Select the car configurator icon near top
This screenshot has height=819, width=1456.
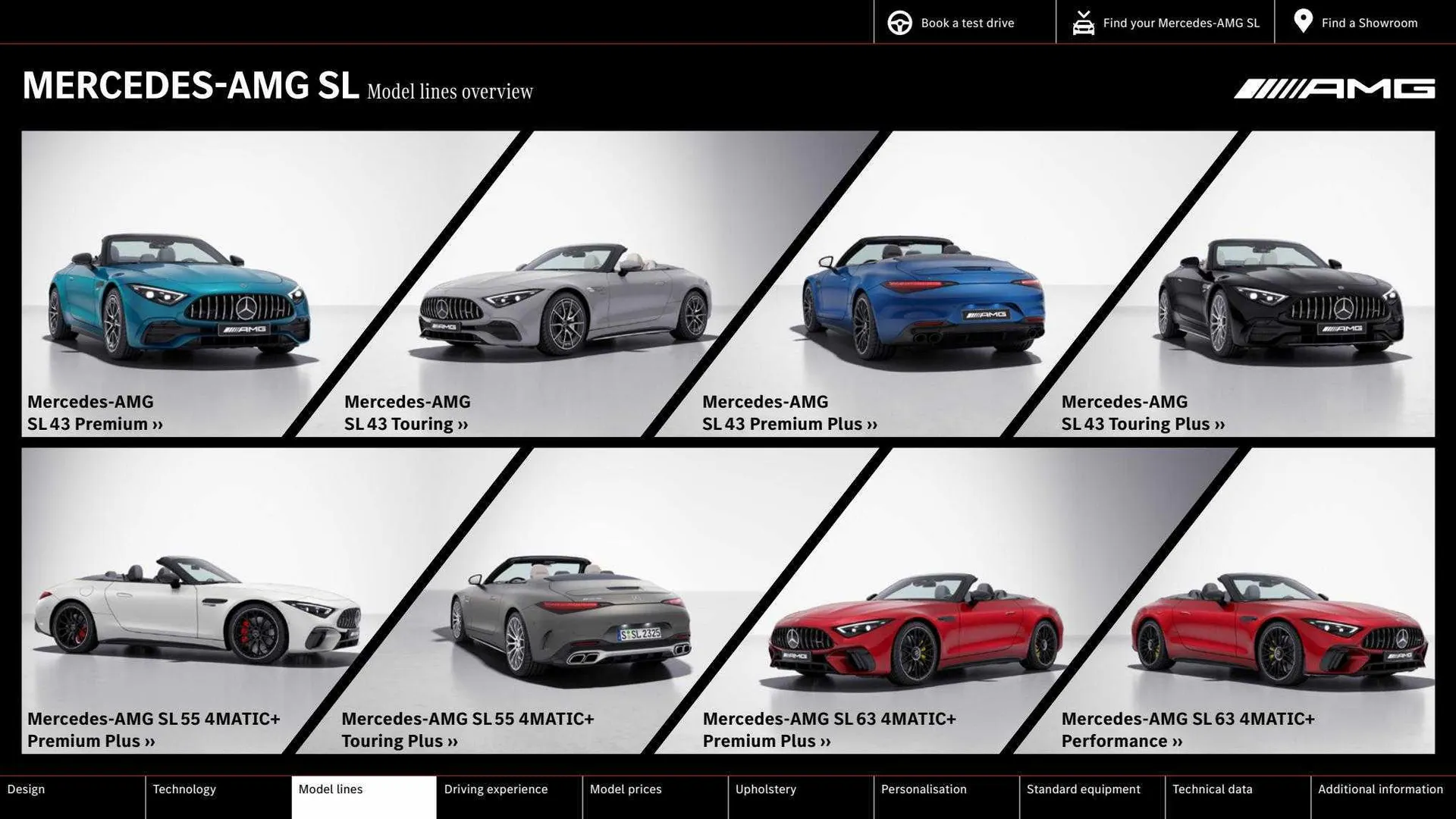pyautogui.click(x=1083, y=22)
